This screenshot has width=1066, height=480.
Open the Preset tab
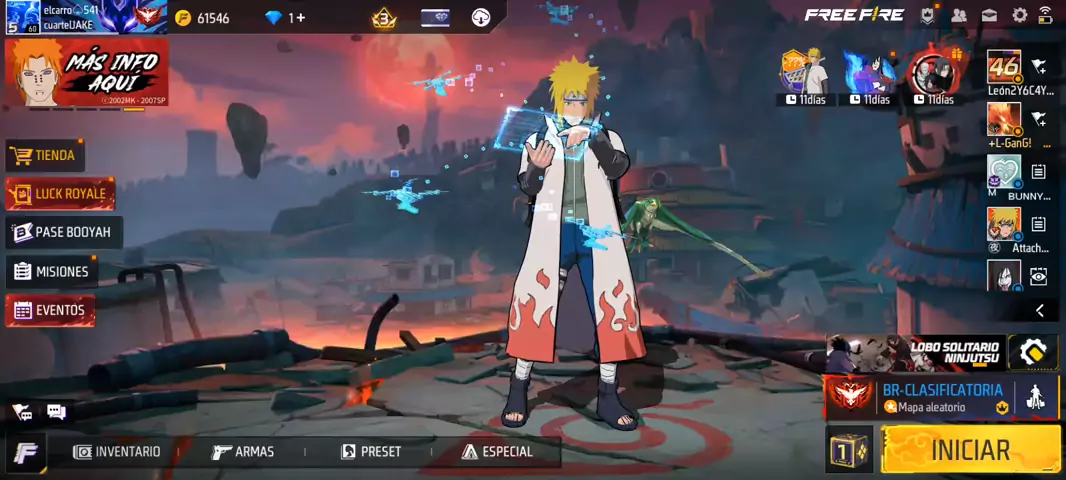(x=371, y=452)
